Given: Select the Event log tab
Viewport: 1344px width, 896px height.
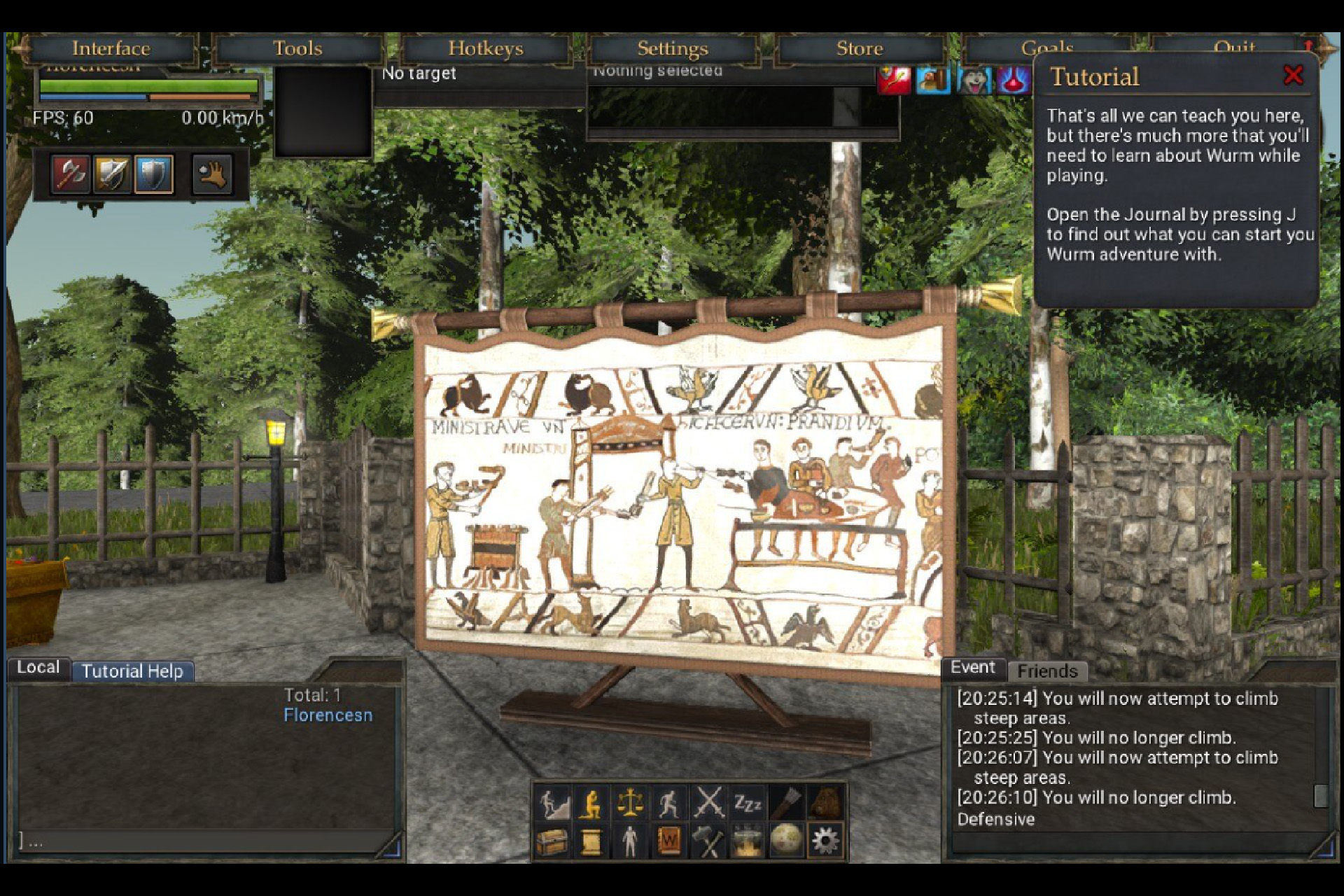Looking at the screenshot, I should 972,667.
